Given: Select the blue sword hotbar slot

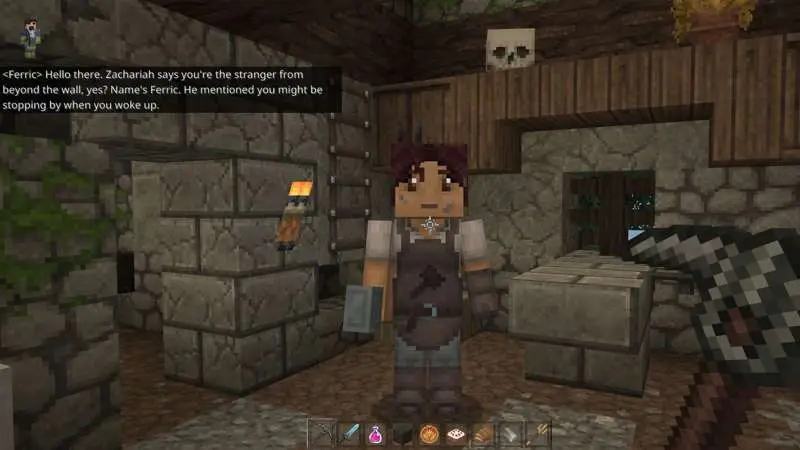Looking at the screenshot, I should click(348, 434).
